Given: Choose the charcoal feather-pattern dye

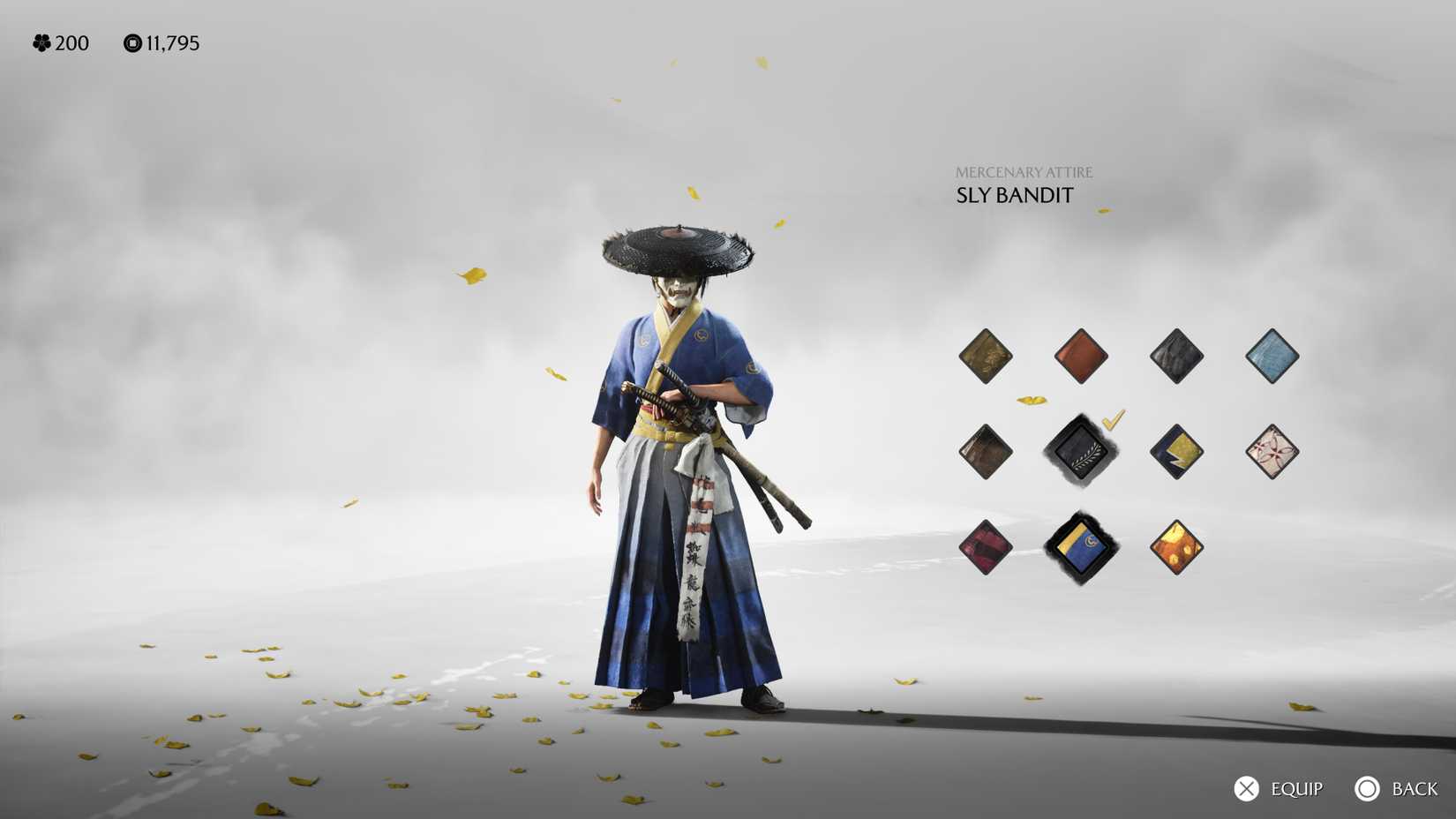Looking at the screenshot, I should click(1176, 357).
